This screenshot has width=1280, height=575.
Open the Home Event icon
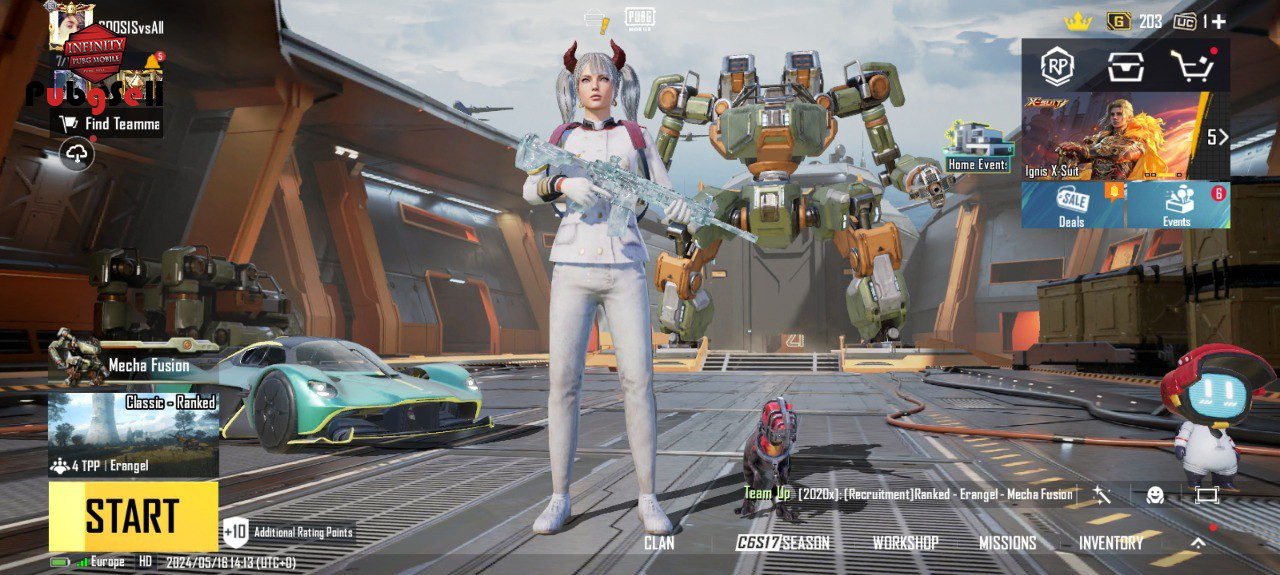coord(978,149)
